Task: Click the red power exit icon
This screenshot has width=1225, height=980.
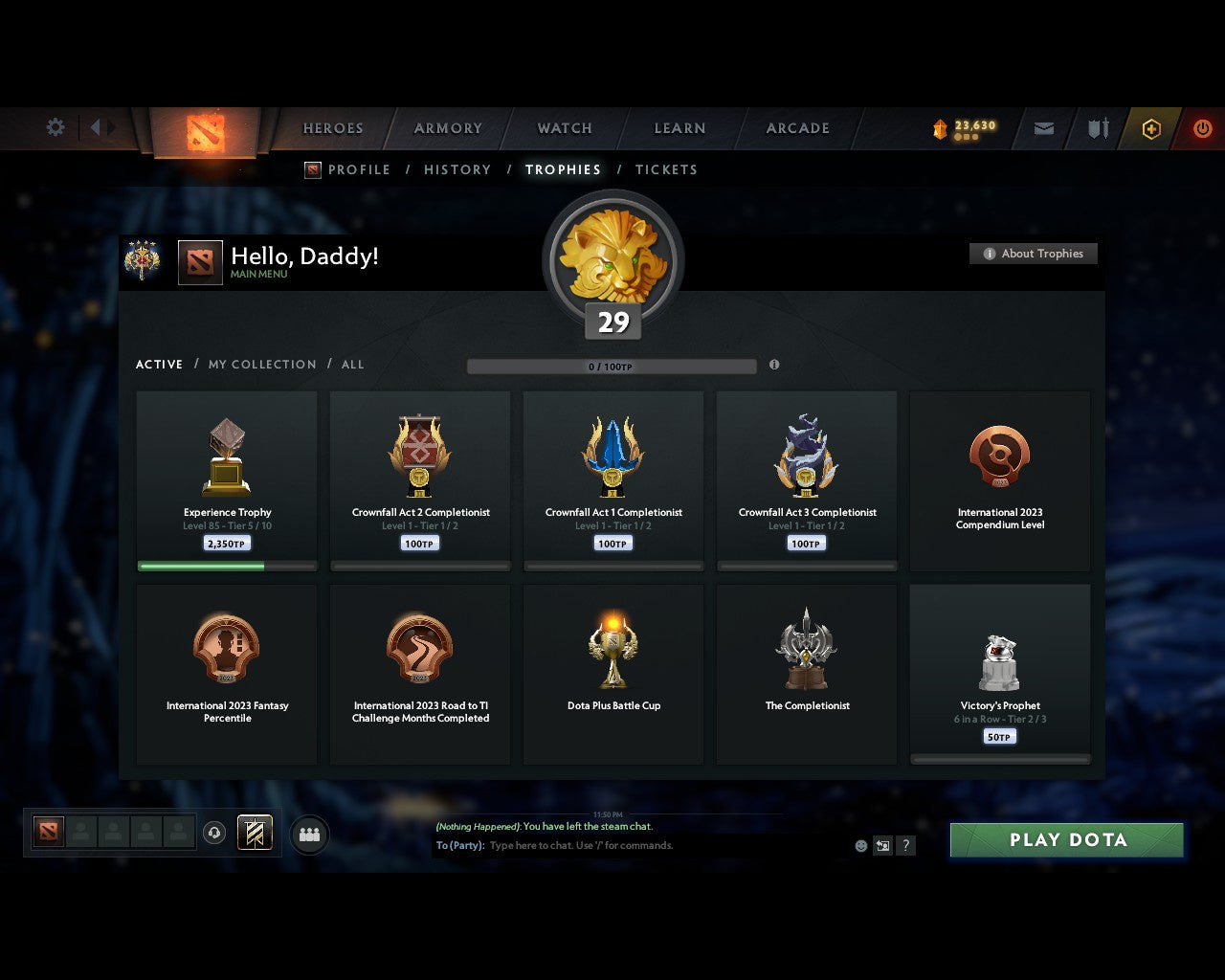Action: (x=1203, y=128)
